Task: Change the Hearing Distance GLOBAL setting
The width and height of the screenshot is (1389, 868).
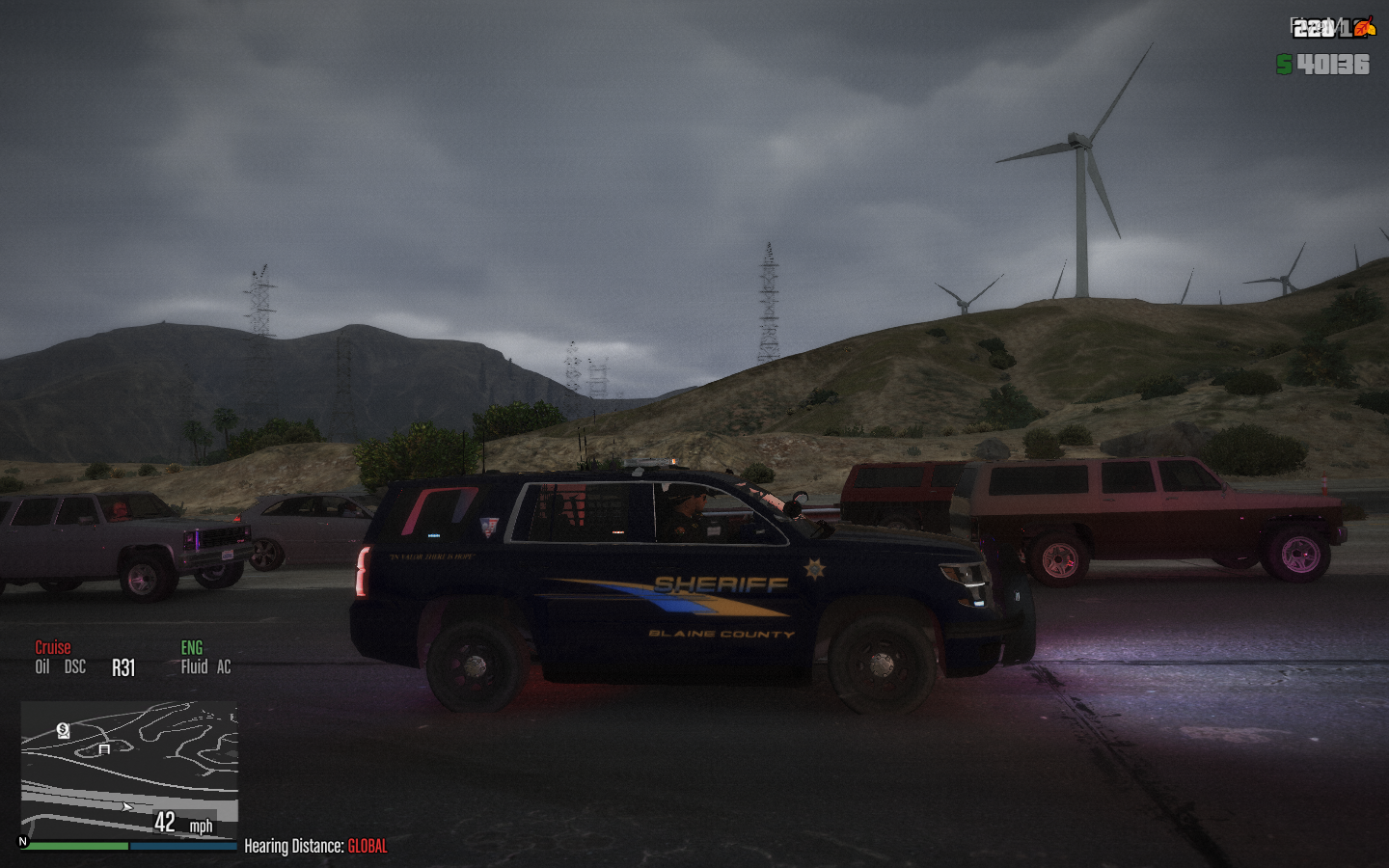Action: pyautogui.click(x=367, y=846)
